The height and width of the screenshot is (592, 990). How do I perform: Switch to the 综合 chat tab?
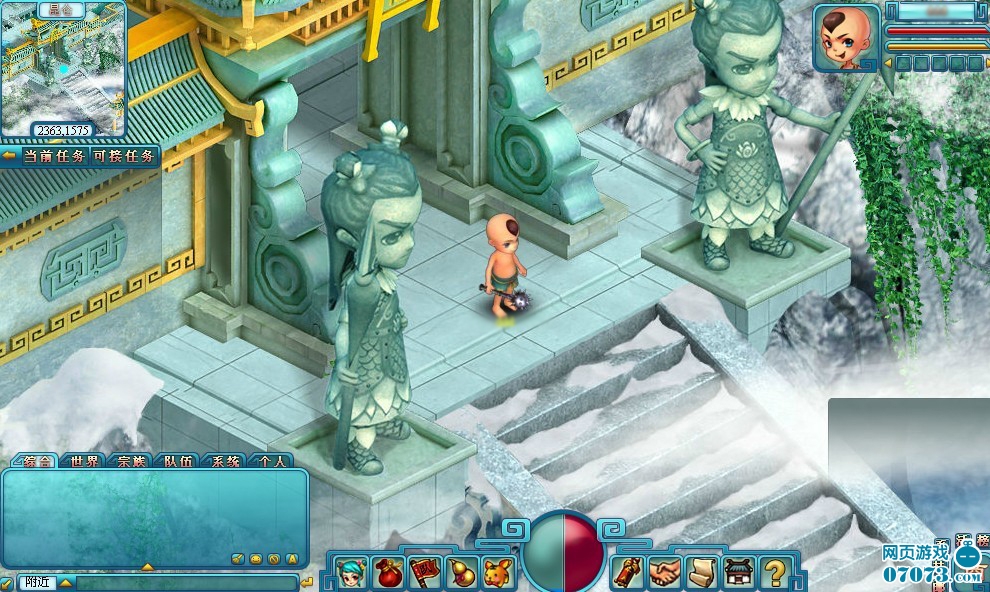tap(37, 461)
